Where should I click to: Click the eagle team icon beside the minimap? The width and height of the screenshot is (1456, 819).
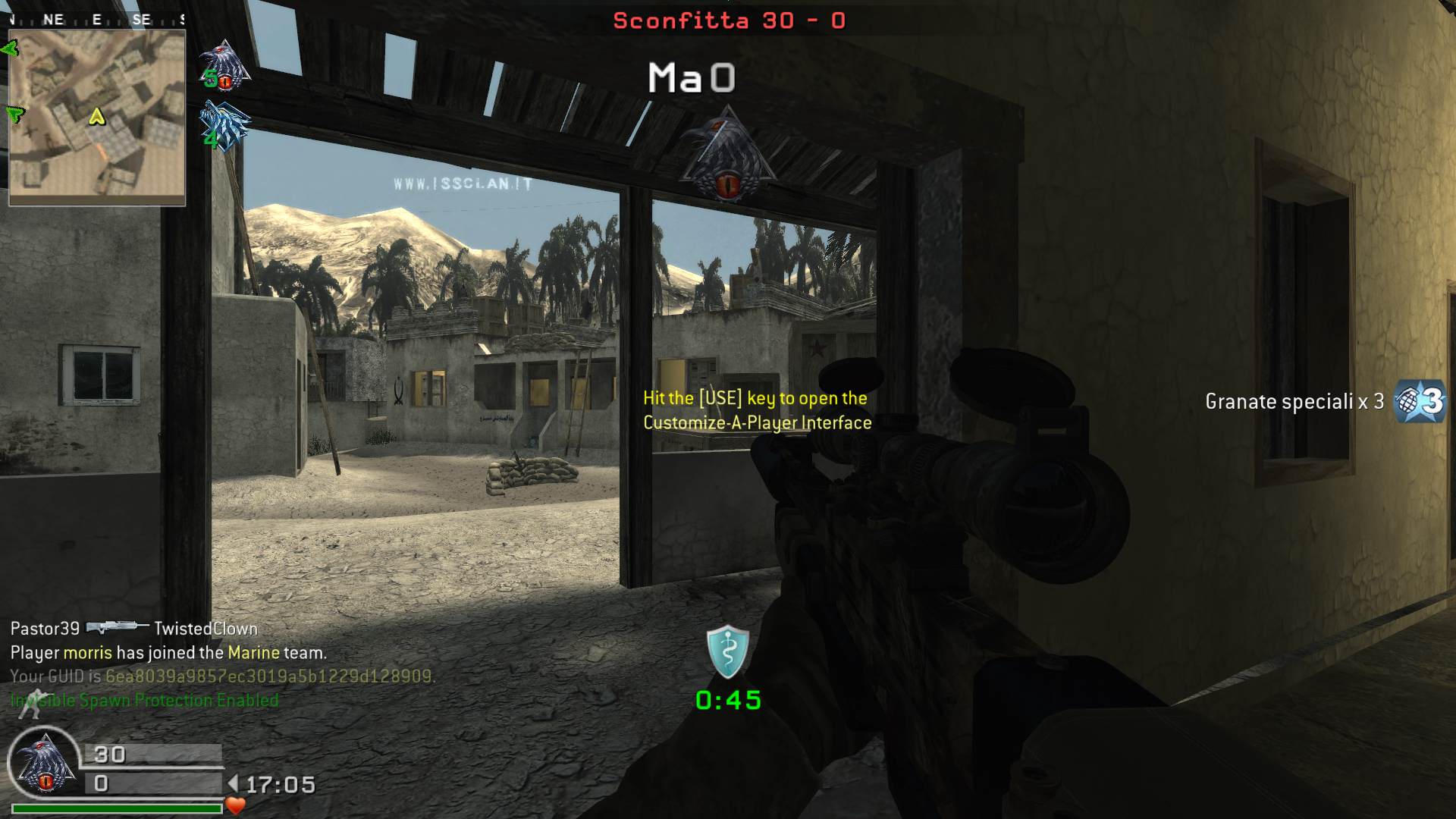tap(224, 67)
